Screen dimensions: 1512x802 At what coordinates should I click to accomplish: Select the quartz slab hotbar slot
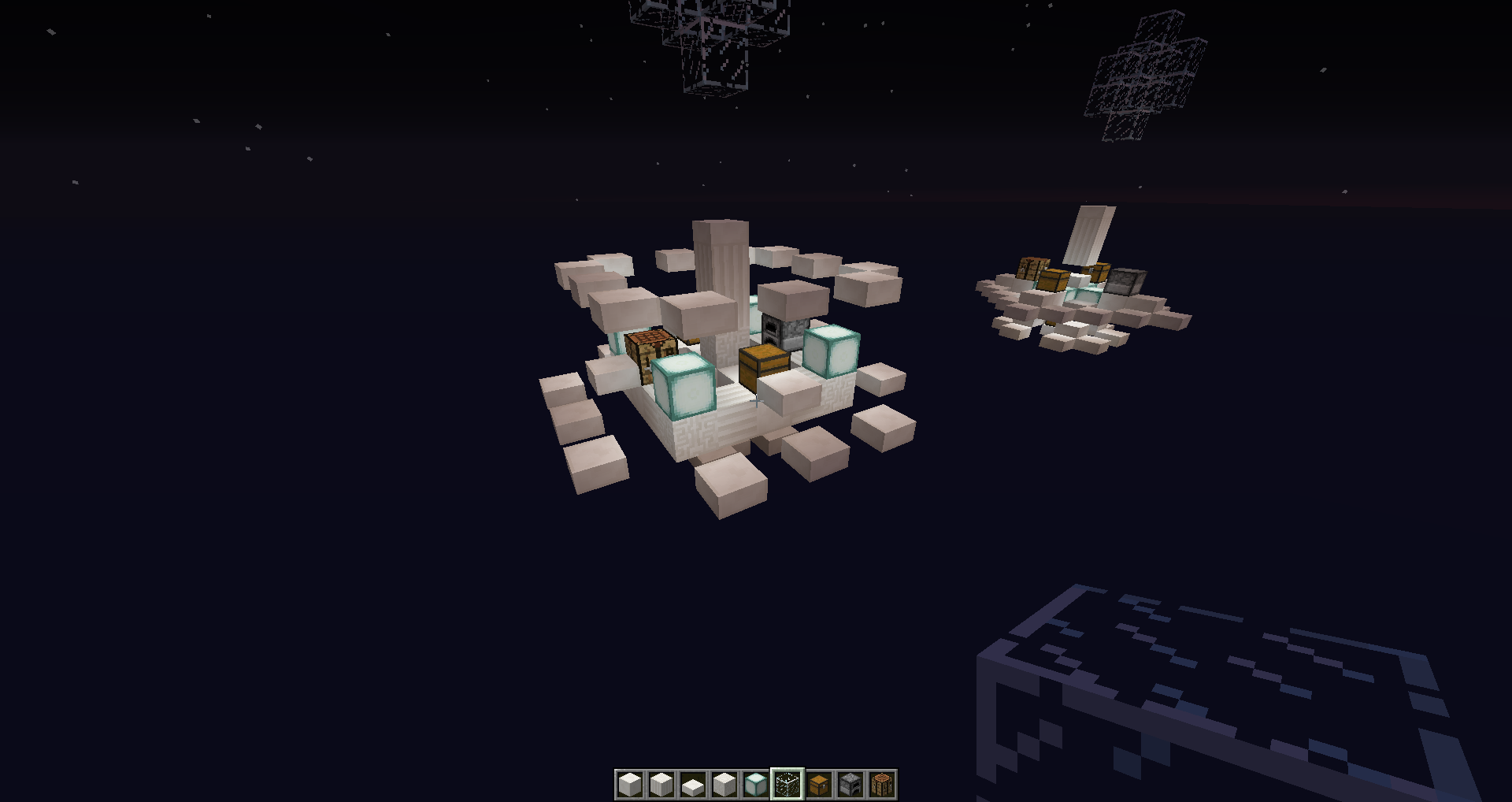click(x=693, y=785)
